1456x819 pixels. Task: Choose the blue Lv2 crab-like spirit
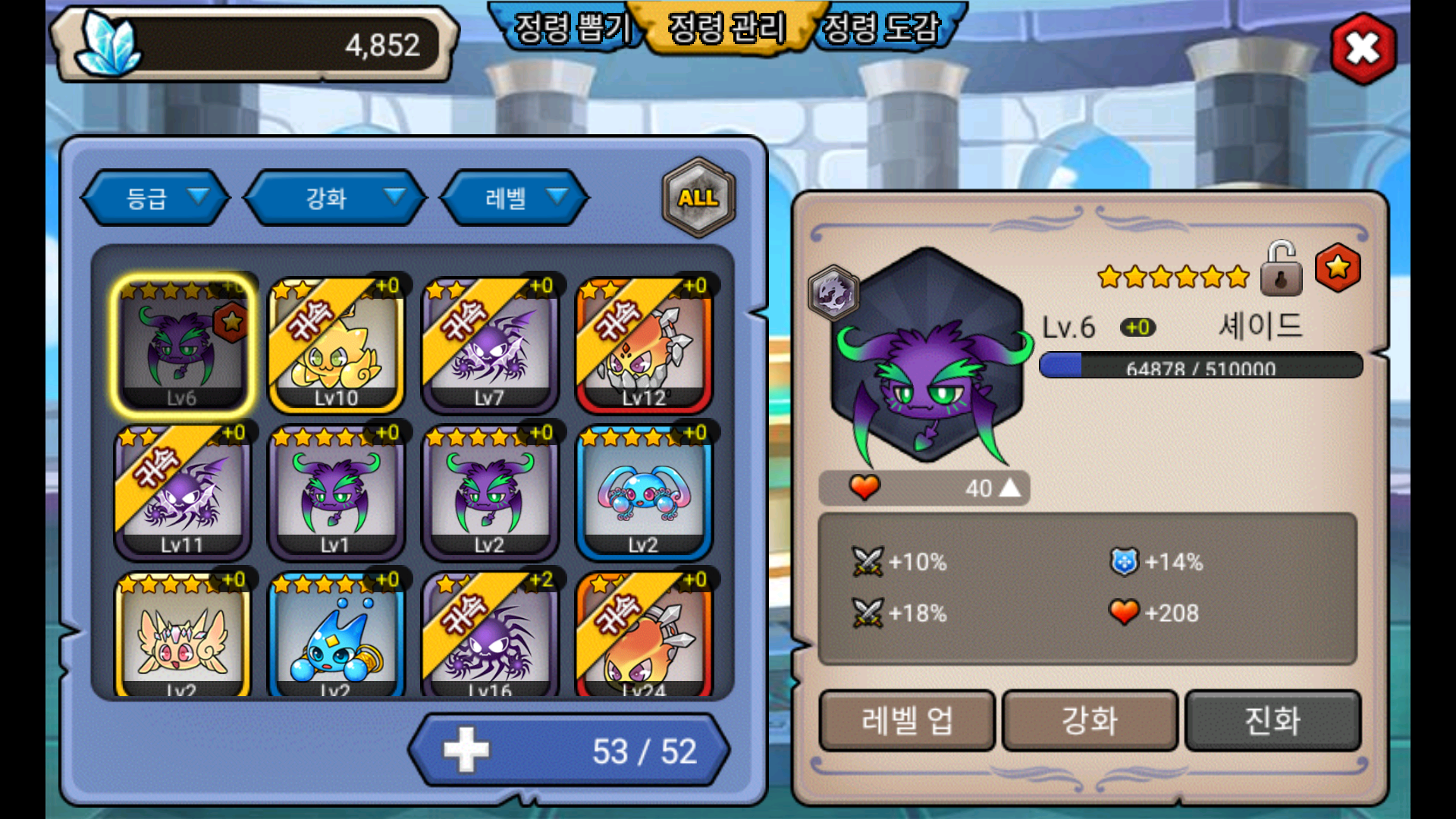click(x=644, y=493)
